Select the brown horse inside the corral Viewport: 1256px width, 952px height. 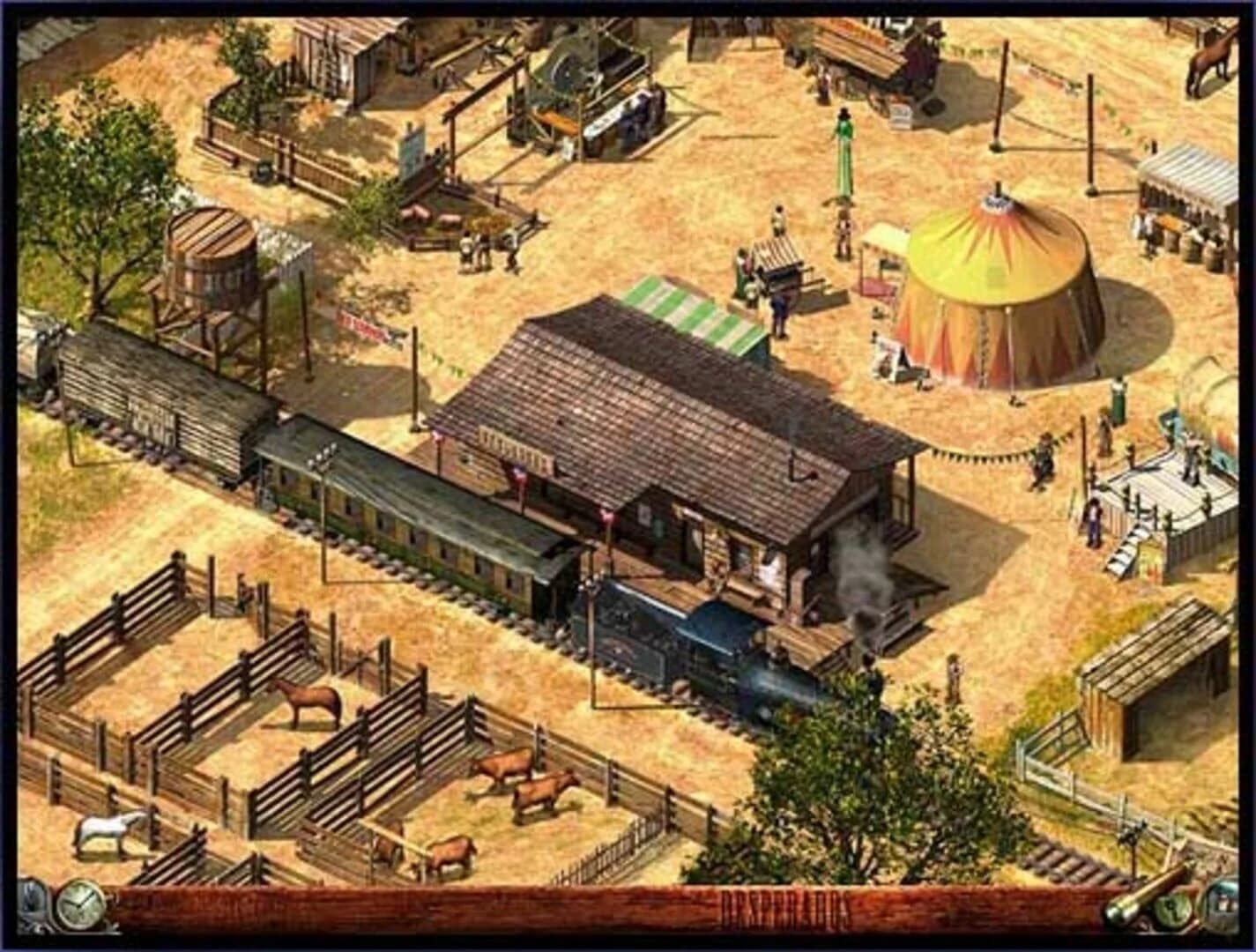coord(310,701)
